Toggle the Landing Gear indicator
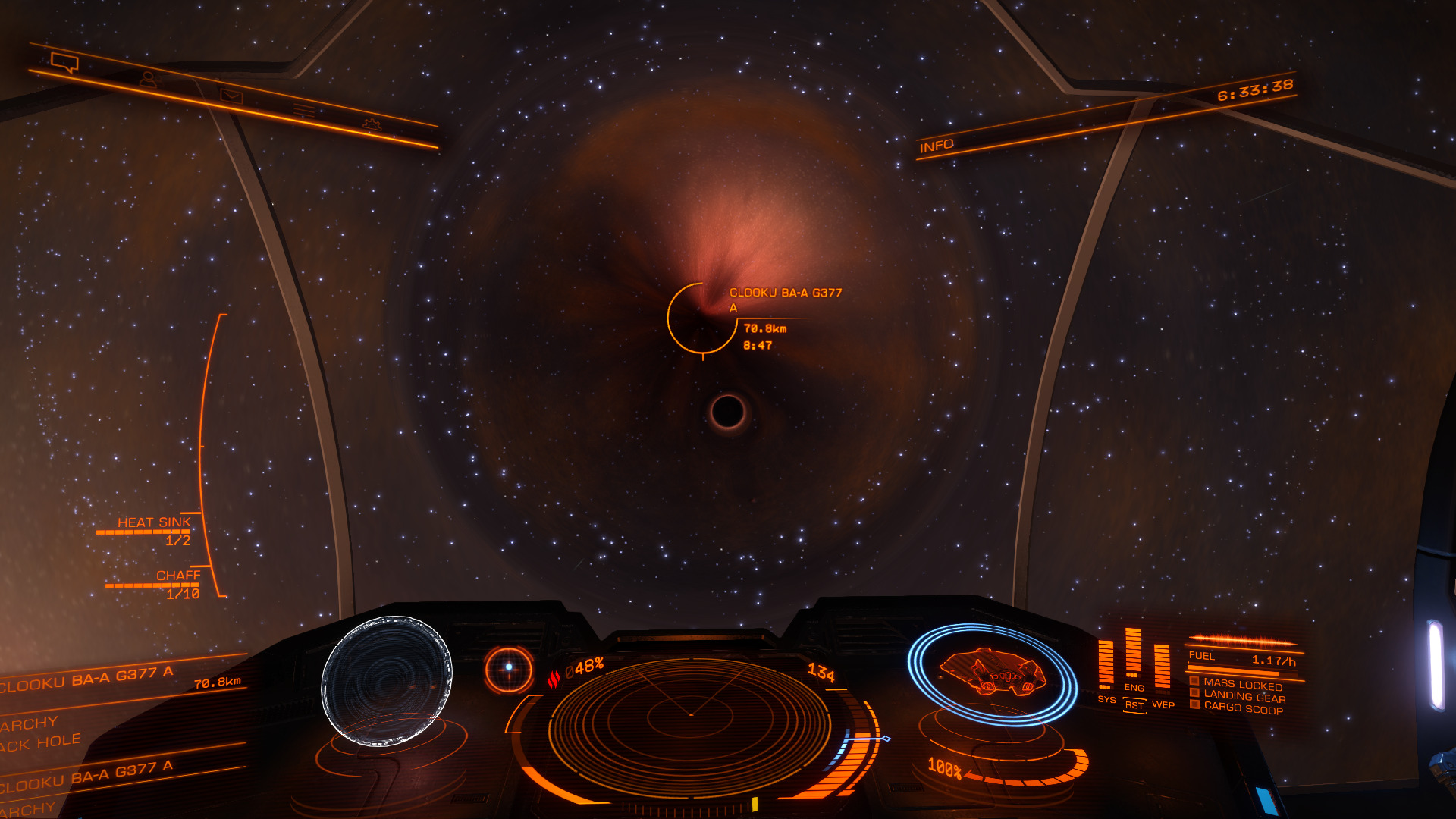 (1244, 696)
